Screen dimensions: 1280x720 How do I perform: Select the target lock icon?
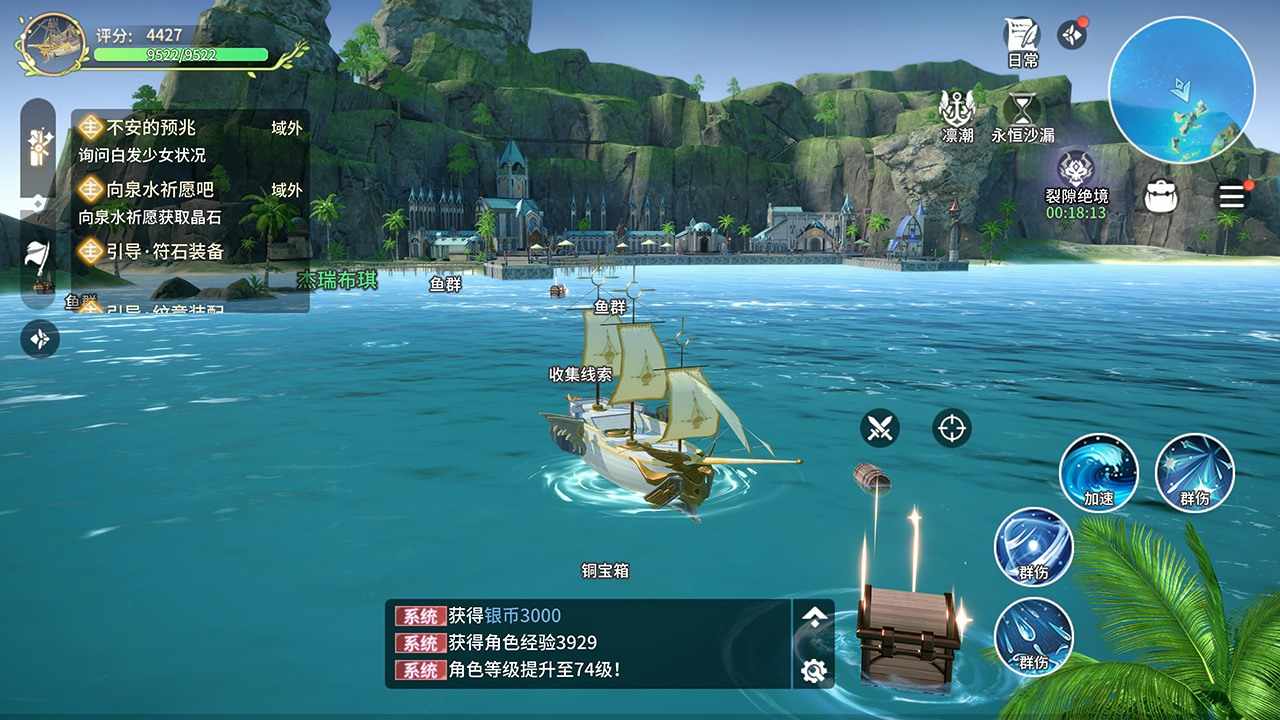[x=951, y=430]
